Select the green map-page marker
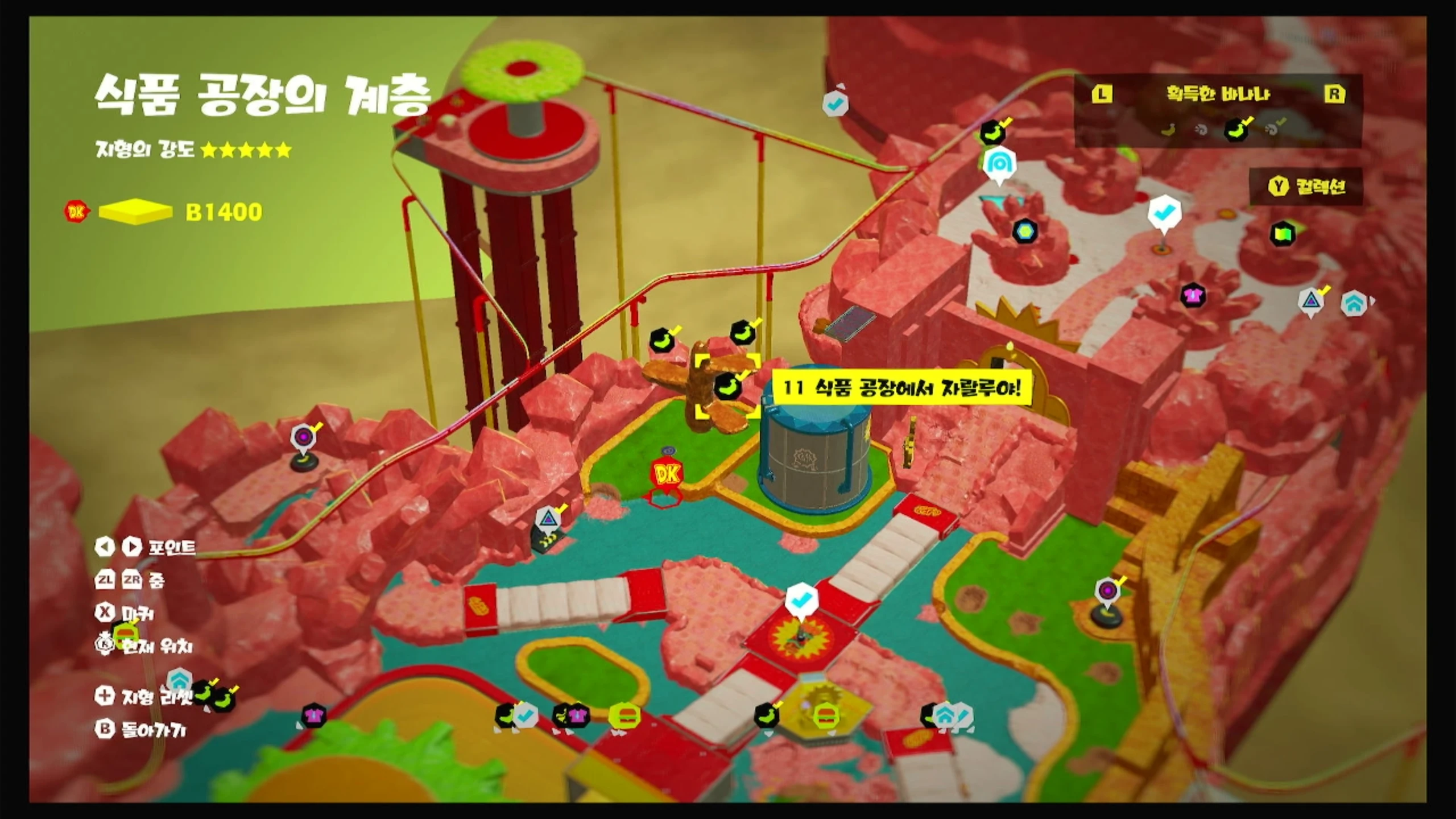1456x819 pixels. [x=1282, y=233]
